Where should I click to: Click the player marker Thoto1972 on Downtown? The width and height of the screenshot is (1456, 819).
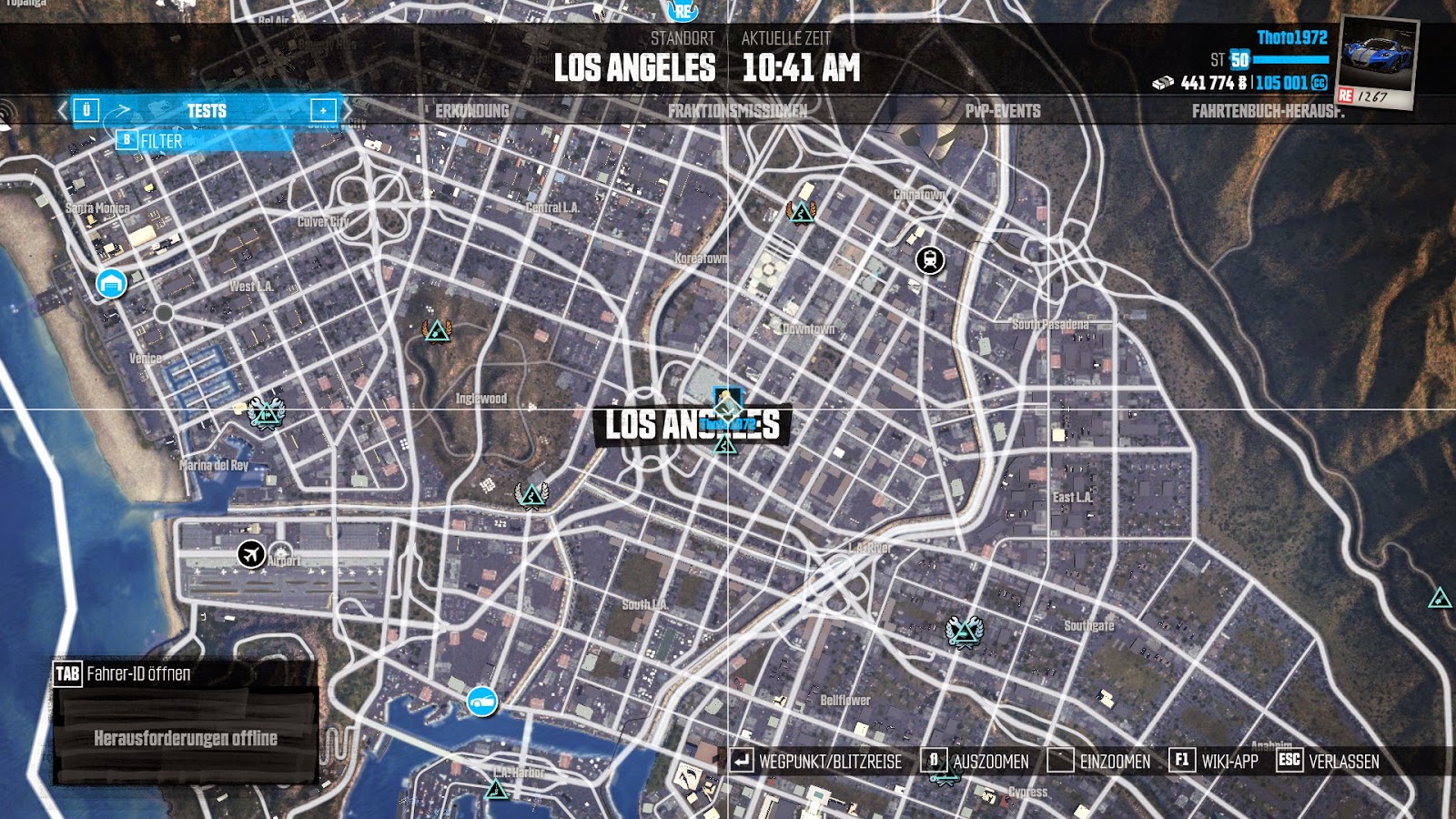728,405
